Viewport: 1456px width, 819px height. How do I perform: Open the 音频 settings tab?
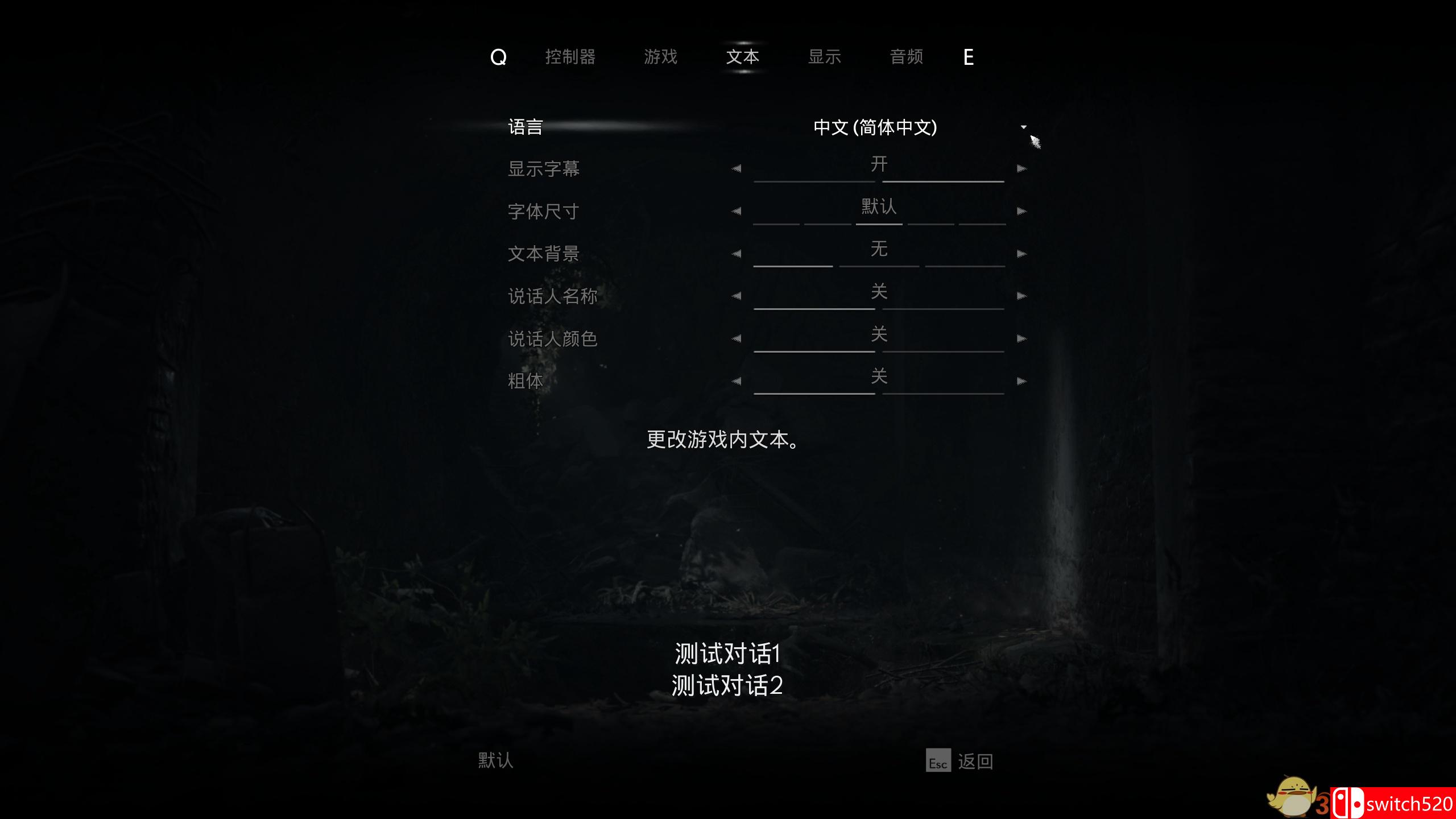click(x=907, y=57)
